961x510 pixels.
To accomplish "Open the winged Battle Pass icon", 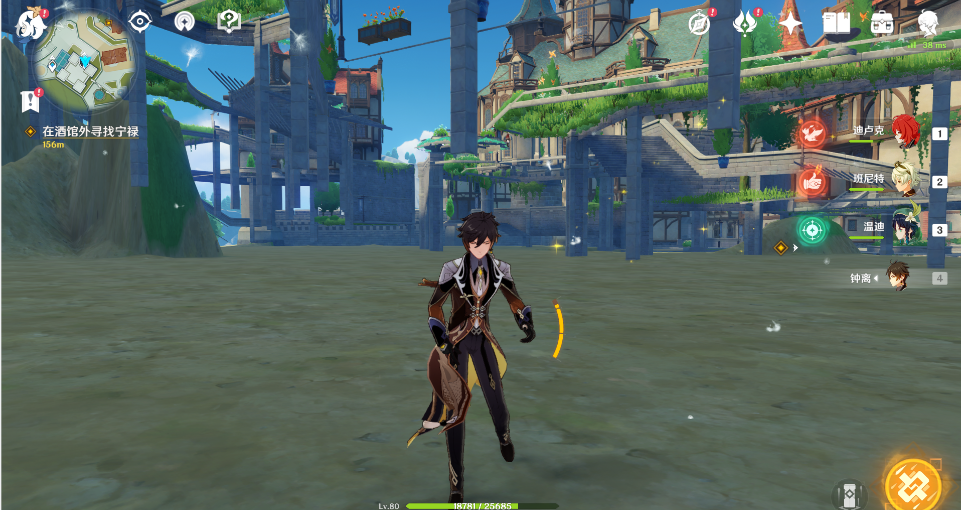I will pyautogui.click(x=745, y=23).
